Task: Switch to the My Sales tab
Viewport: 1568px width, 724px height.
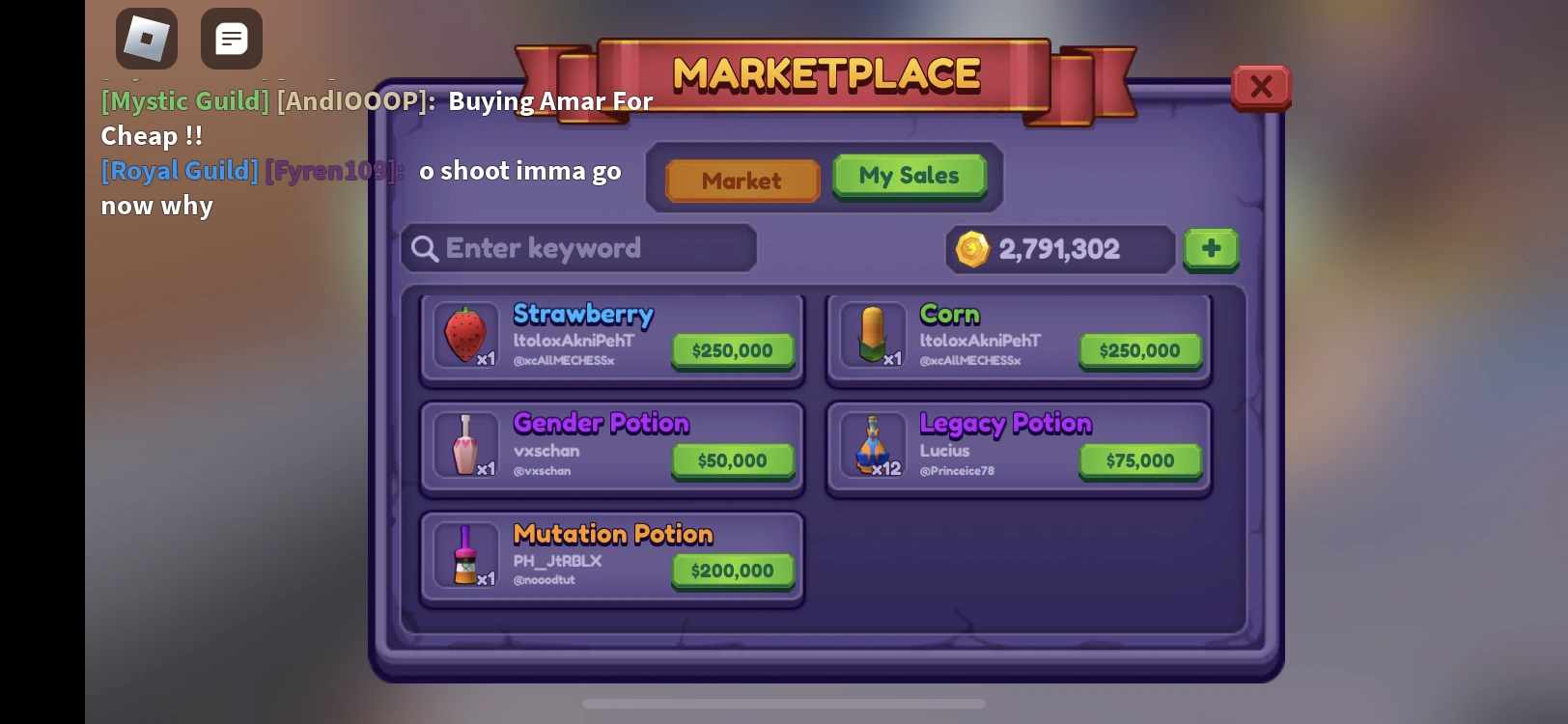Action: click(x=909, y=175)
